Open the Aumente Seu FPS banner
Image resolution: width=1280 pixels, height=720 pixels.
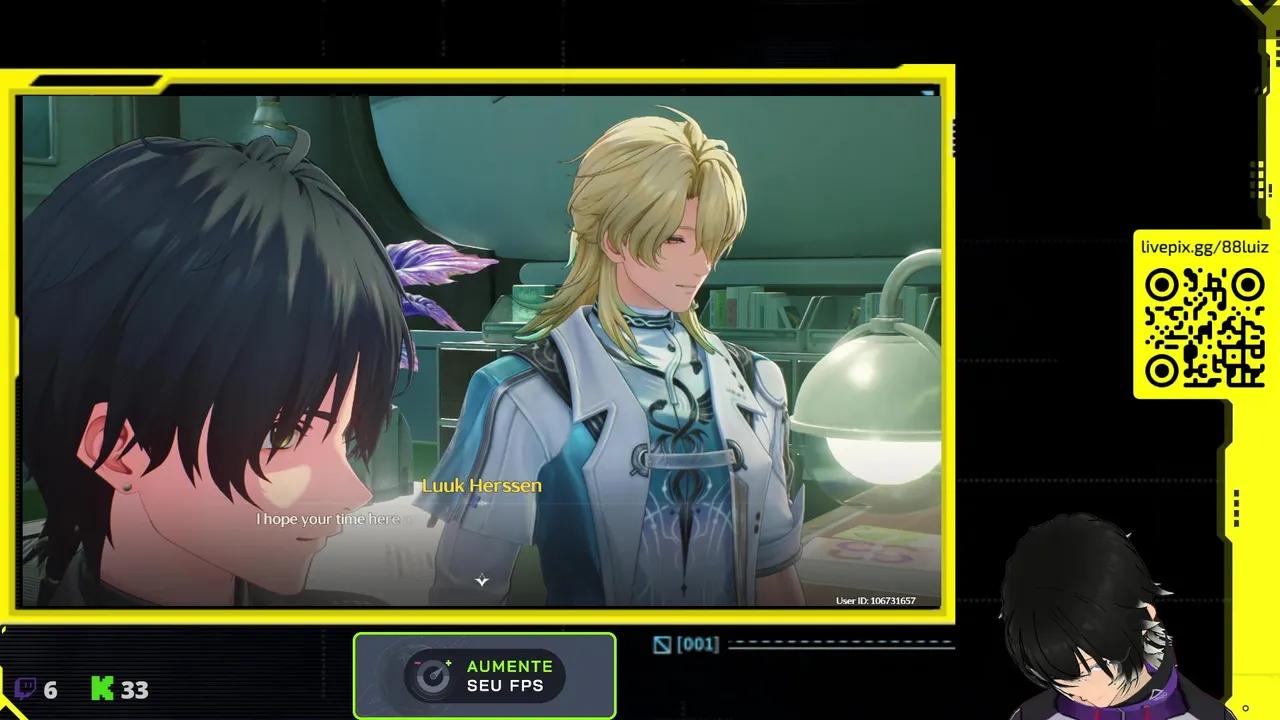[x=485, y=676]
